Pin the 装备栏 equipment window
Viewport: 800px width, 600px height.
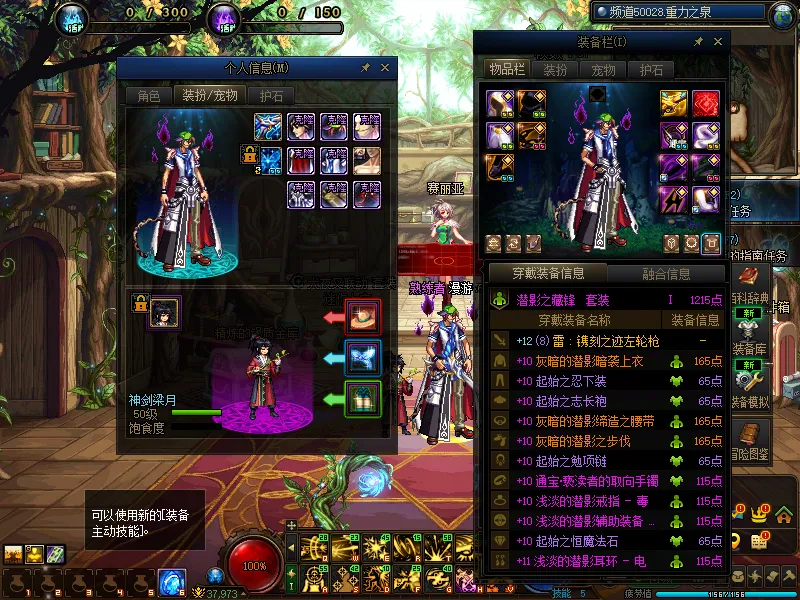(x=699, y=42)
